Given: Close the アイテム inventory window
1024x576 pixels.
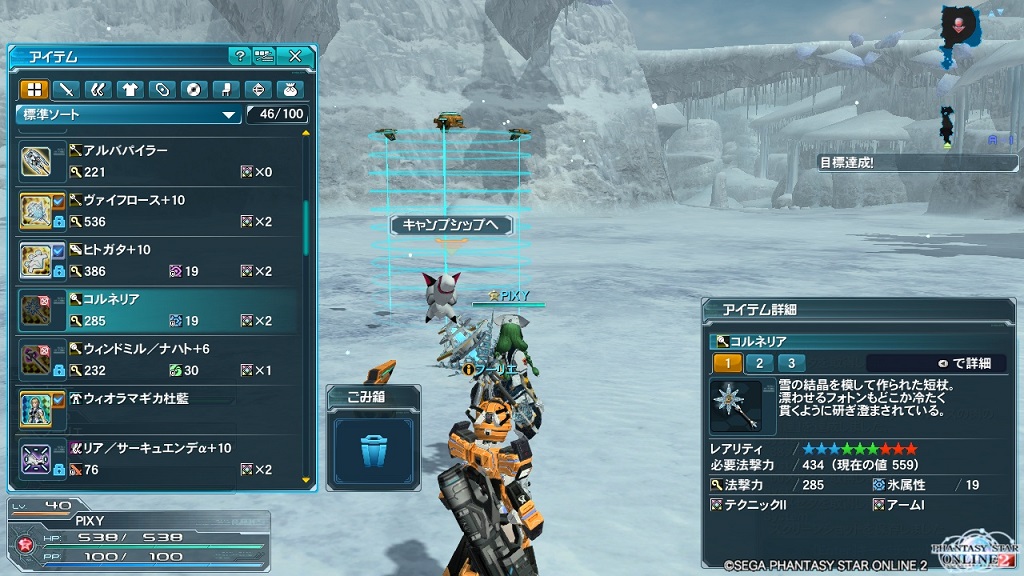Looking at the screenshot, I should 295,56.
